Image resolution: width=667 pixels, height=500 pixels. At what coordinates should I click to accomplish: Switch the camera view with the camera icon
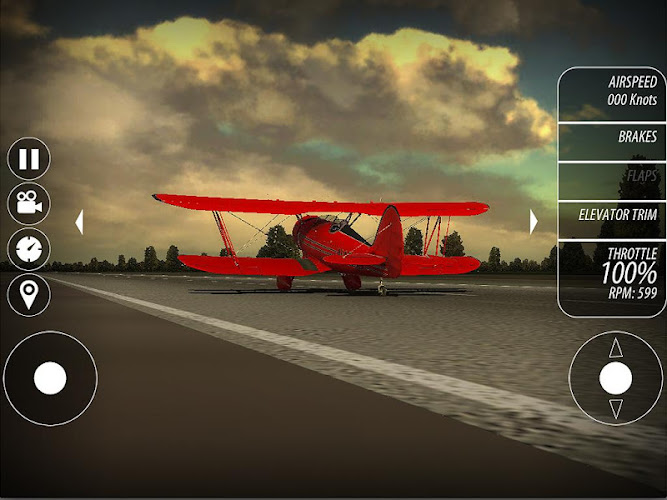(29, 203)
